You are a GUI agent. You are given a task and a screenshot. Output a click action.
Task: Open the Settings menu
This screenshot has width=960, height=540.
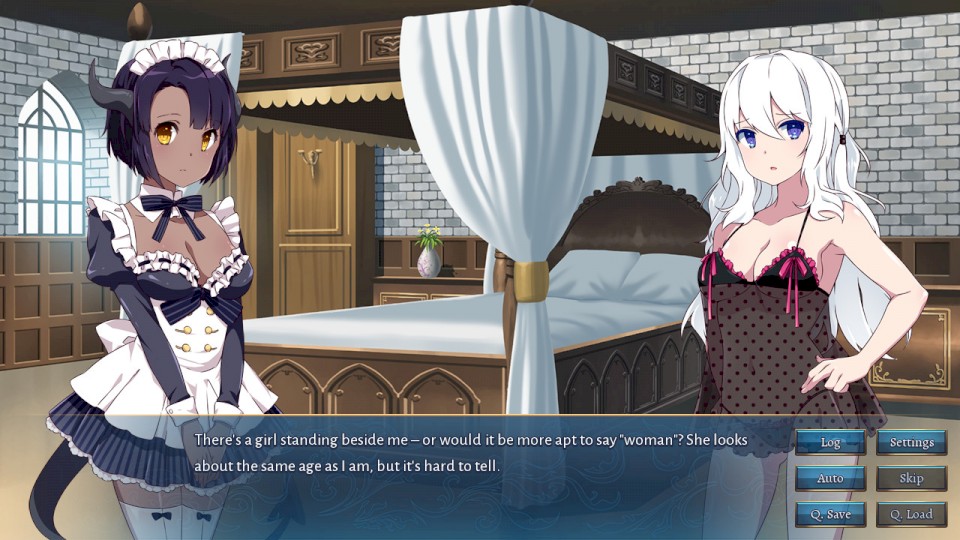pos(911,442)
